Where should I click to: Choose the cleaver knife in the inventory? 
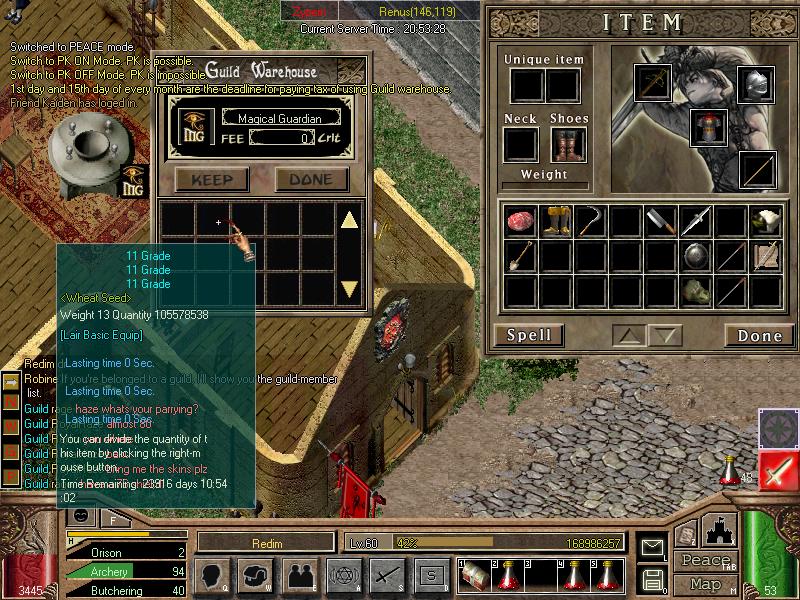[660, 221]
